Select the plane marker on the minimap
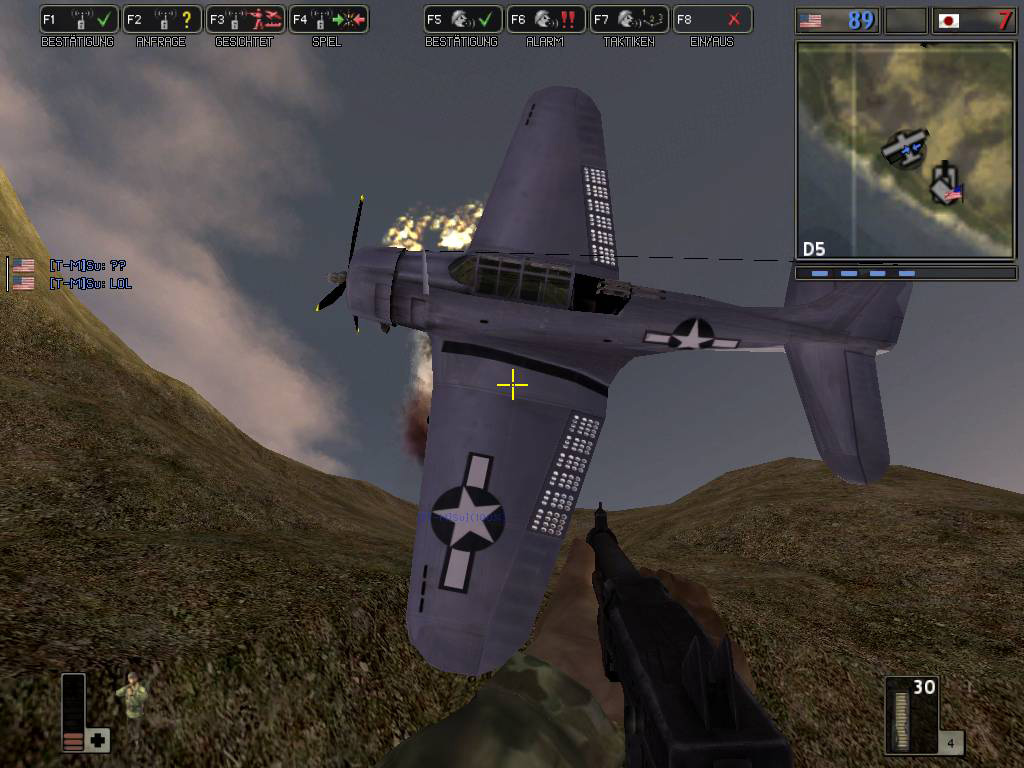1024x768 pixels. coord(905,148)
